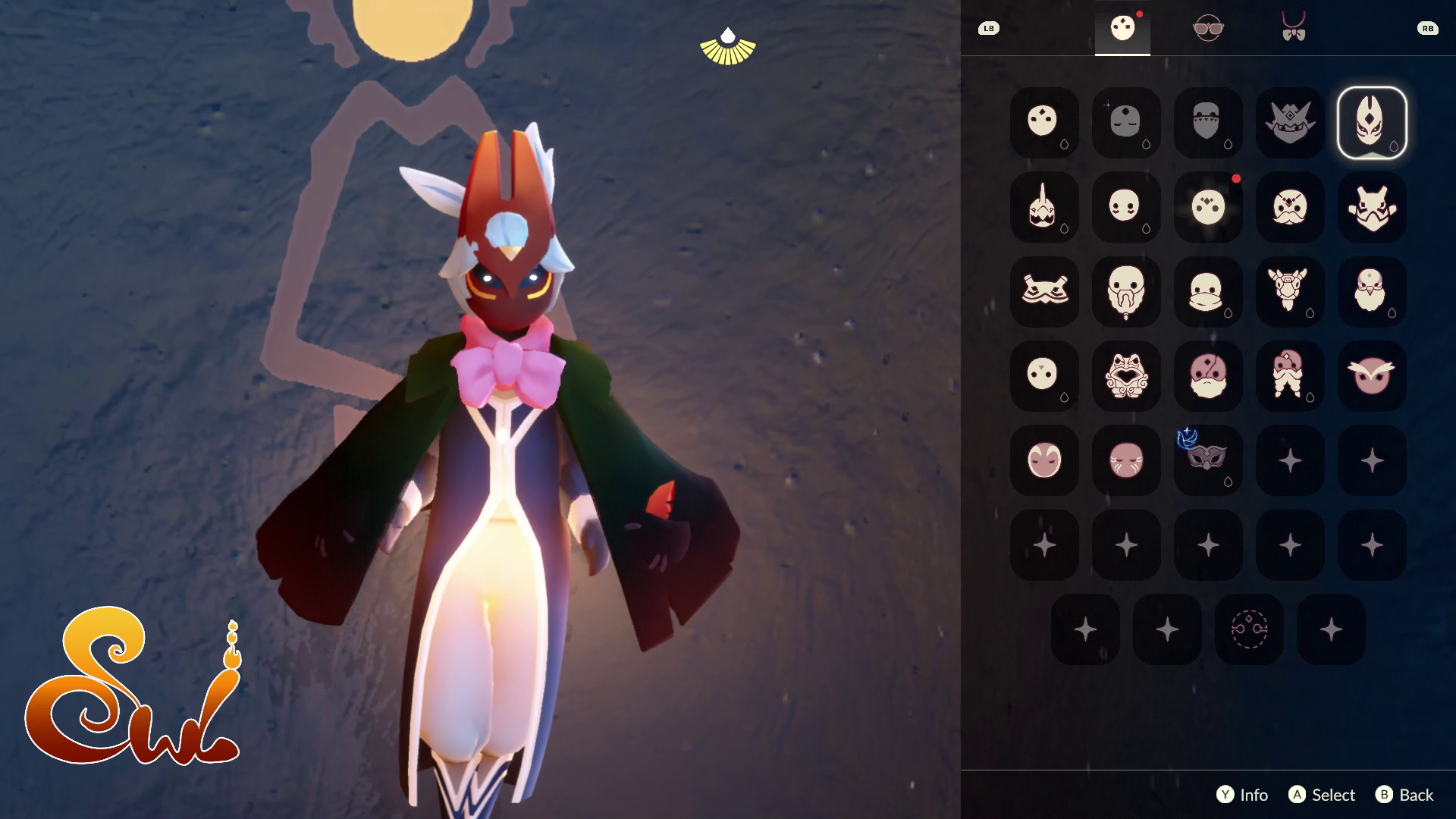1456x819 pixels.
Task: Choose the single-horned toothy mask
Action: coord(1043,208)
